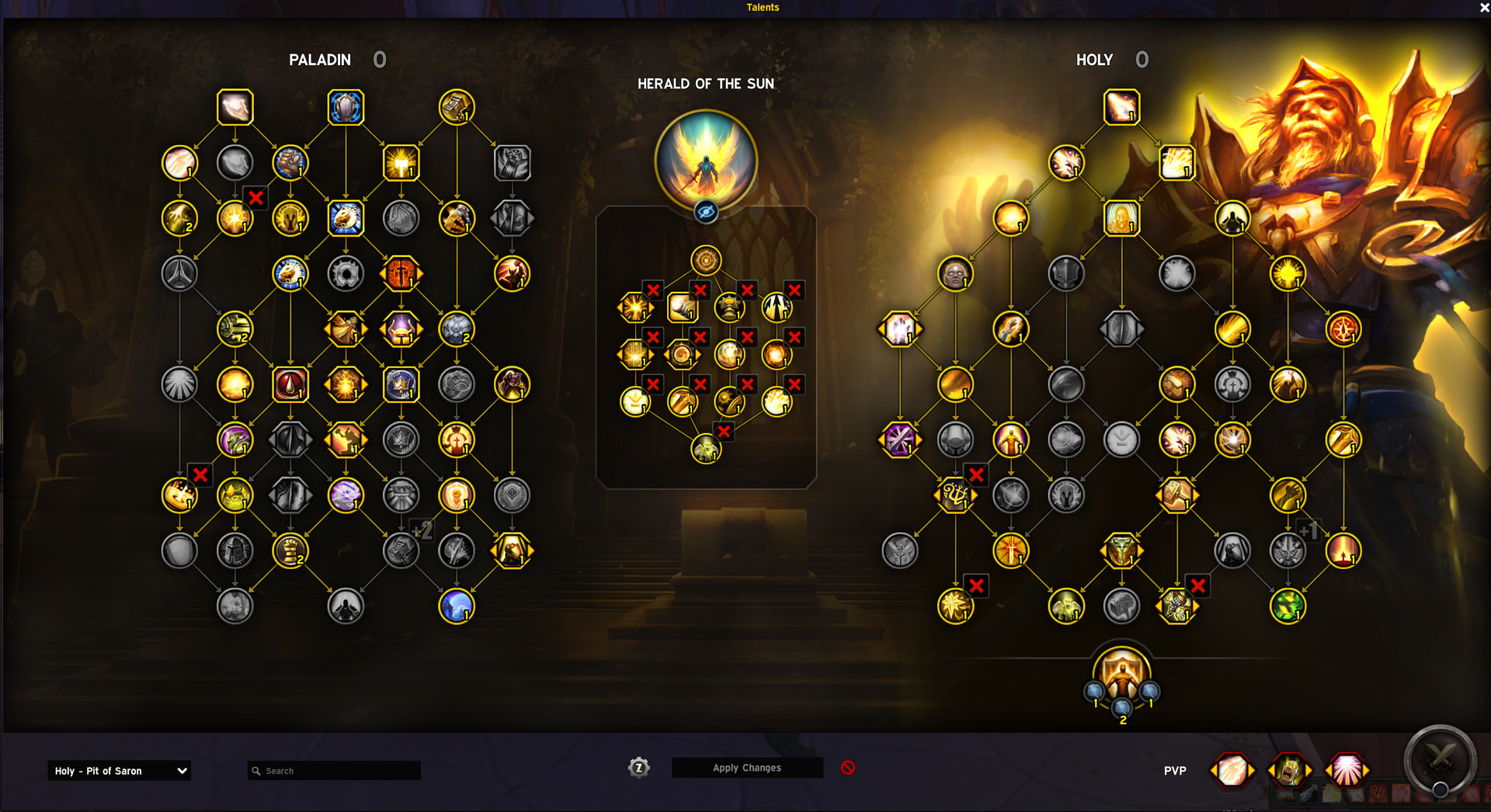Select the first PVP talent slot
This screenshot has height=812, width=1491.
1232,771
